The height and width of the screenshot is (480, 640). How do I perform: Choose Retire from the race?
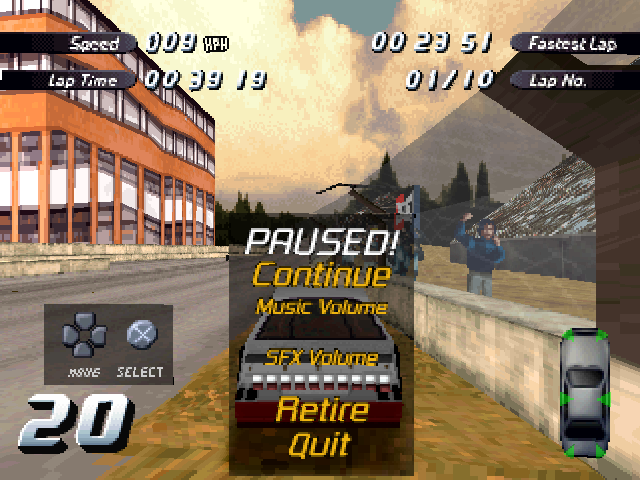point(322,410)
